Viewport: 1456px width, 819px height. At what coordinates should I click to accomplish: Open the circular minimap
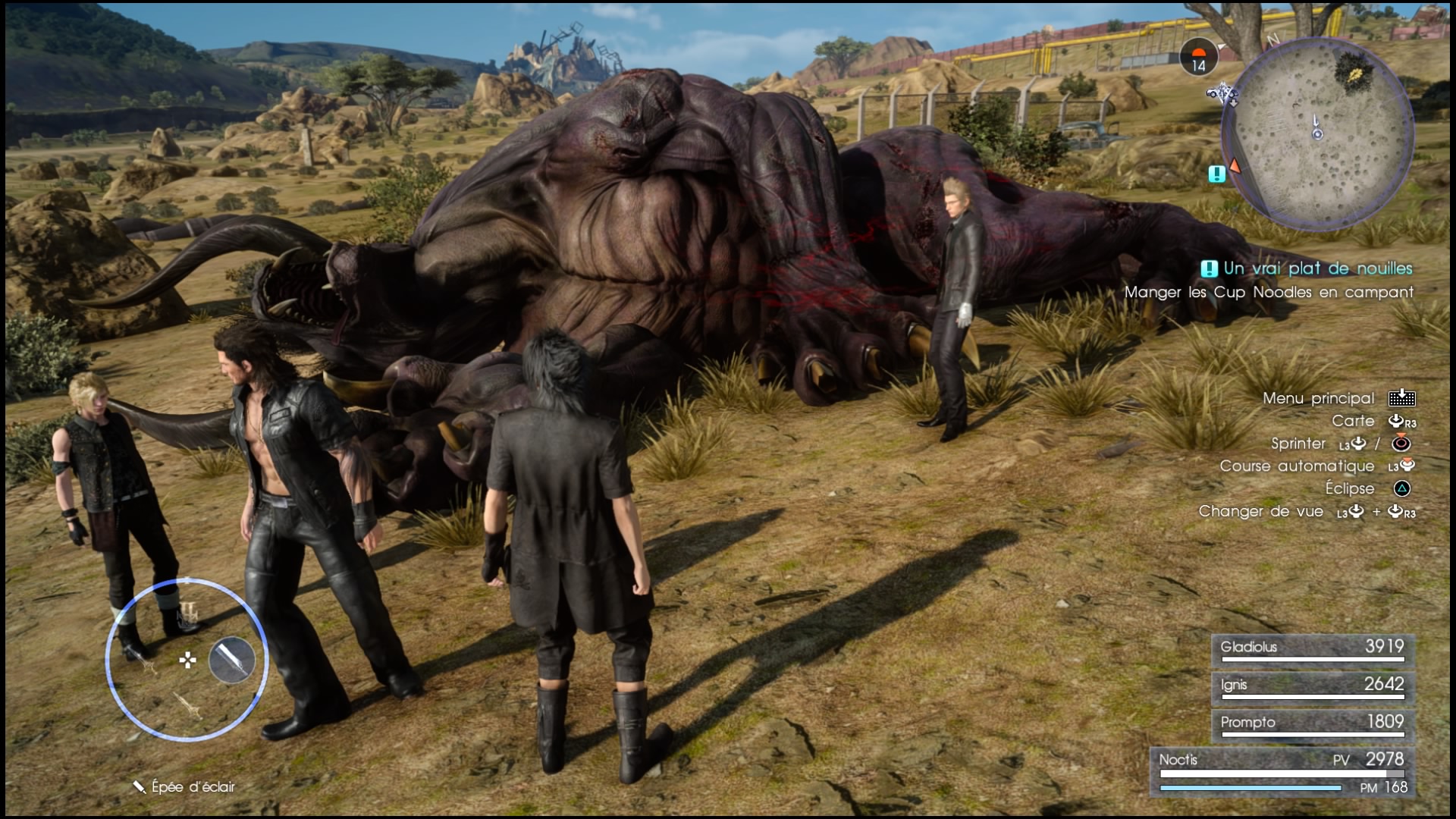tap(1318, 133)
